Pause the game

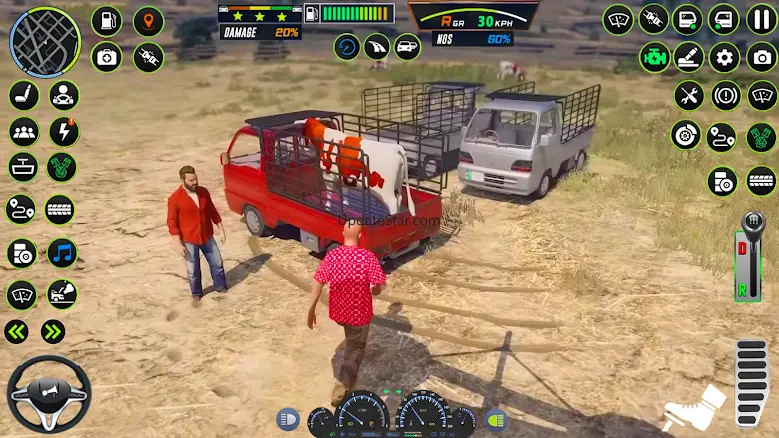(x=761, y=19)
